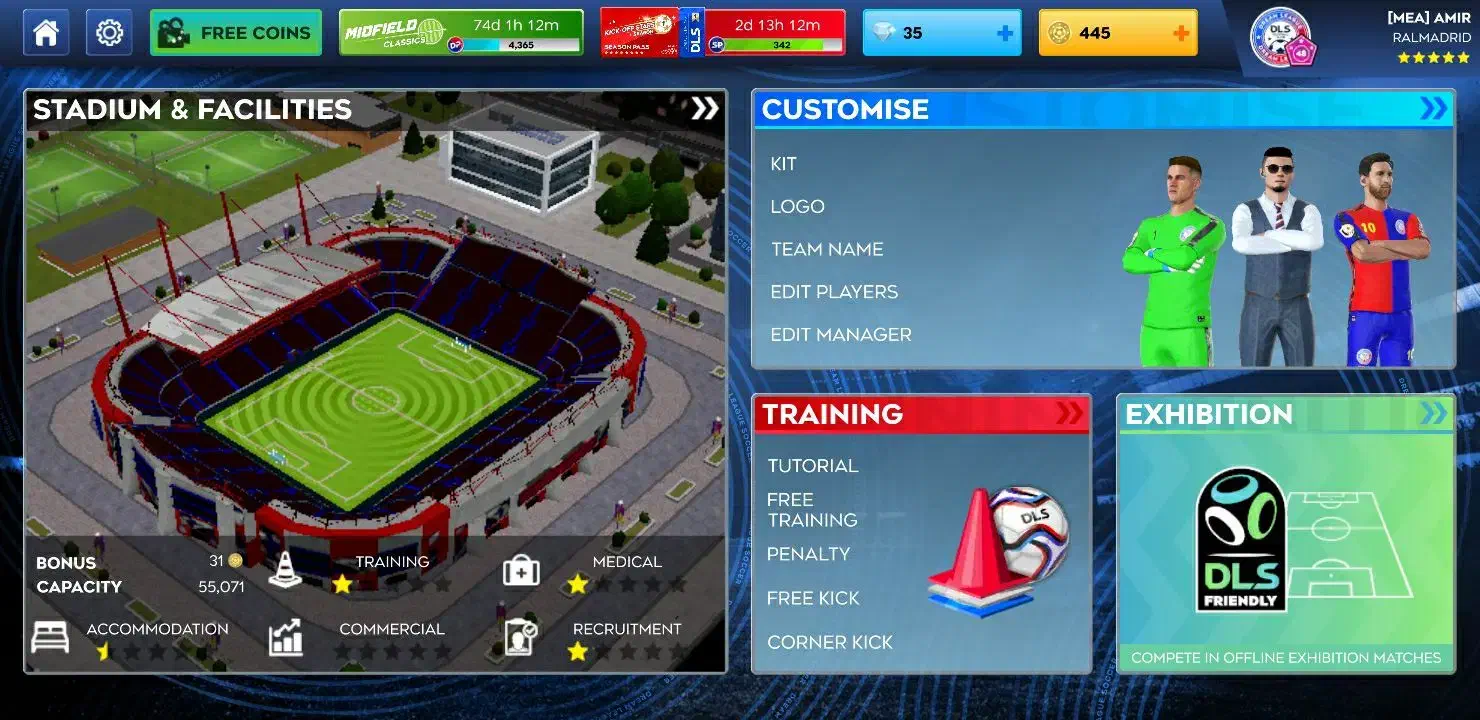The width and height of the screenshot is (1480, 720).
Task: Choose Corner Kick training
Action: click(x=830, y=642)
